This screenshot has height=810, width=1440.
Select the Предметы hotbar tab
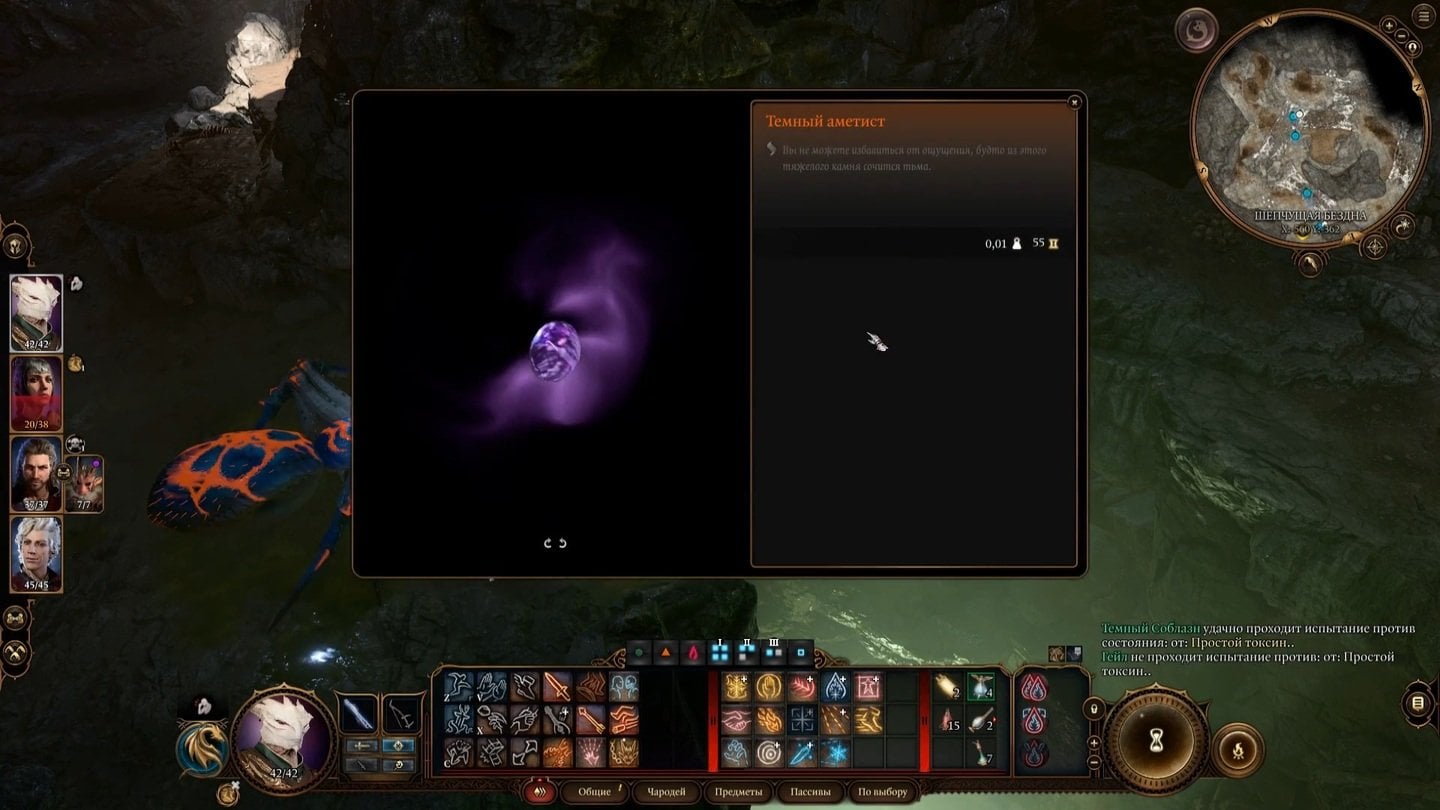point(738,792)
